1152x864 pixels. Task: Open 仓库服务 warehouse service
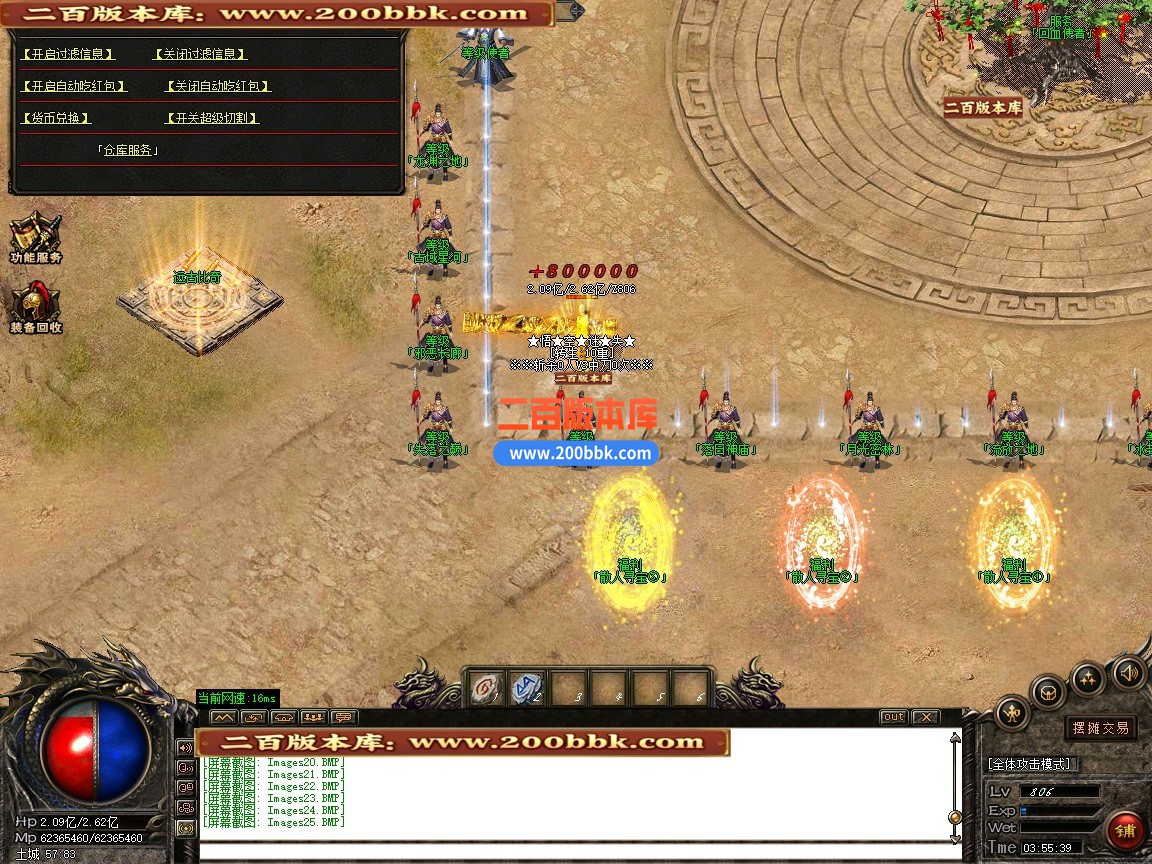coord(128,150)
